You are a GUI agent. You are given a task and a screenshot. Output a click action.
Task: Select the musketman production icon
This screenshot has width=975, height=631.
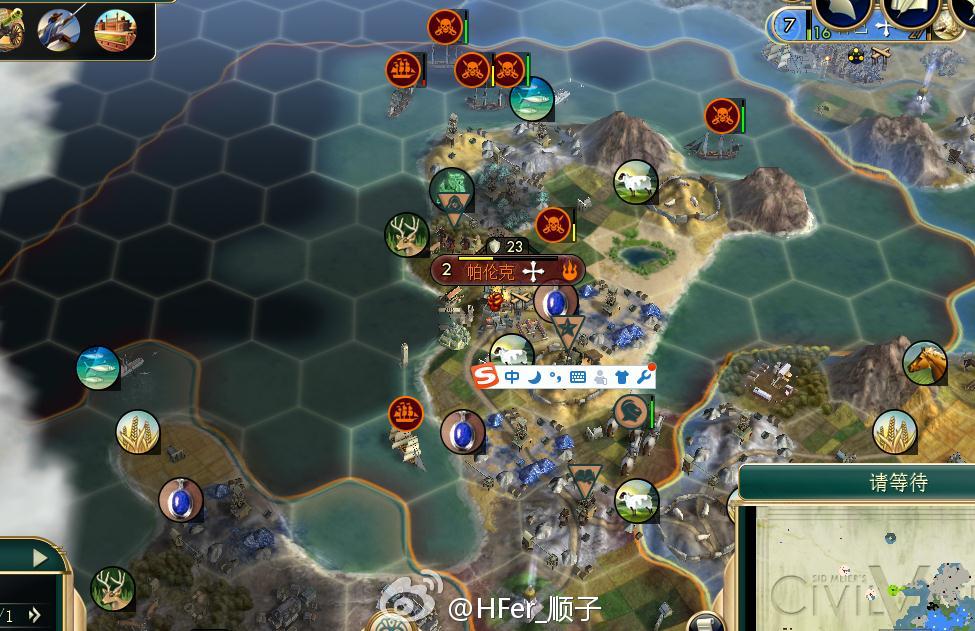[x=59, y=30]
